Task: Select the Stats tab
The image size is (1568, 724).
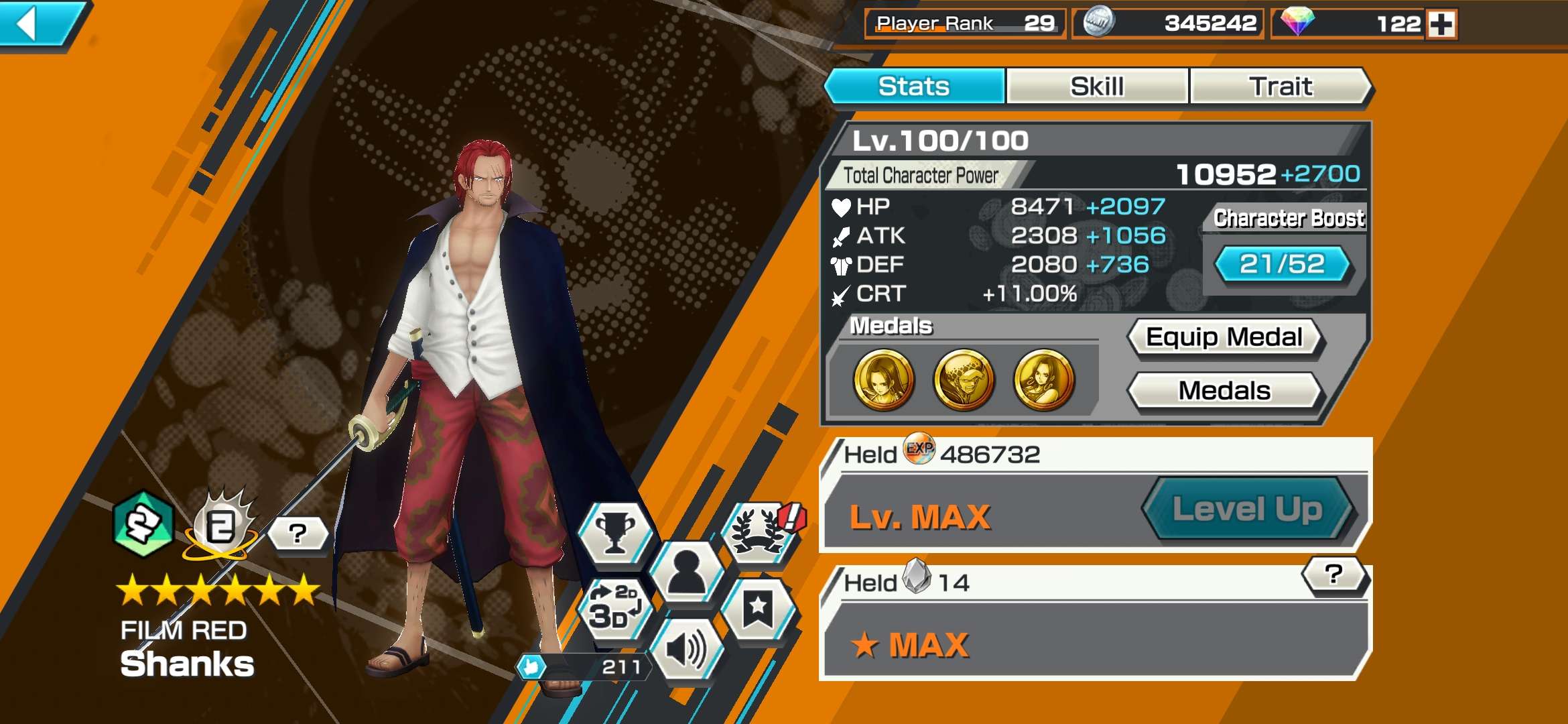Action: pos(914,86)
